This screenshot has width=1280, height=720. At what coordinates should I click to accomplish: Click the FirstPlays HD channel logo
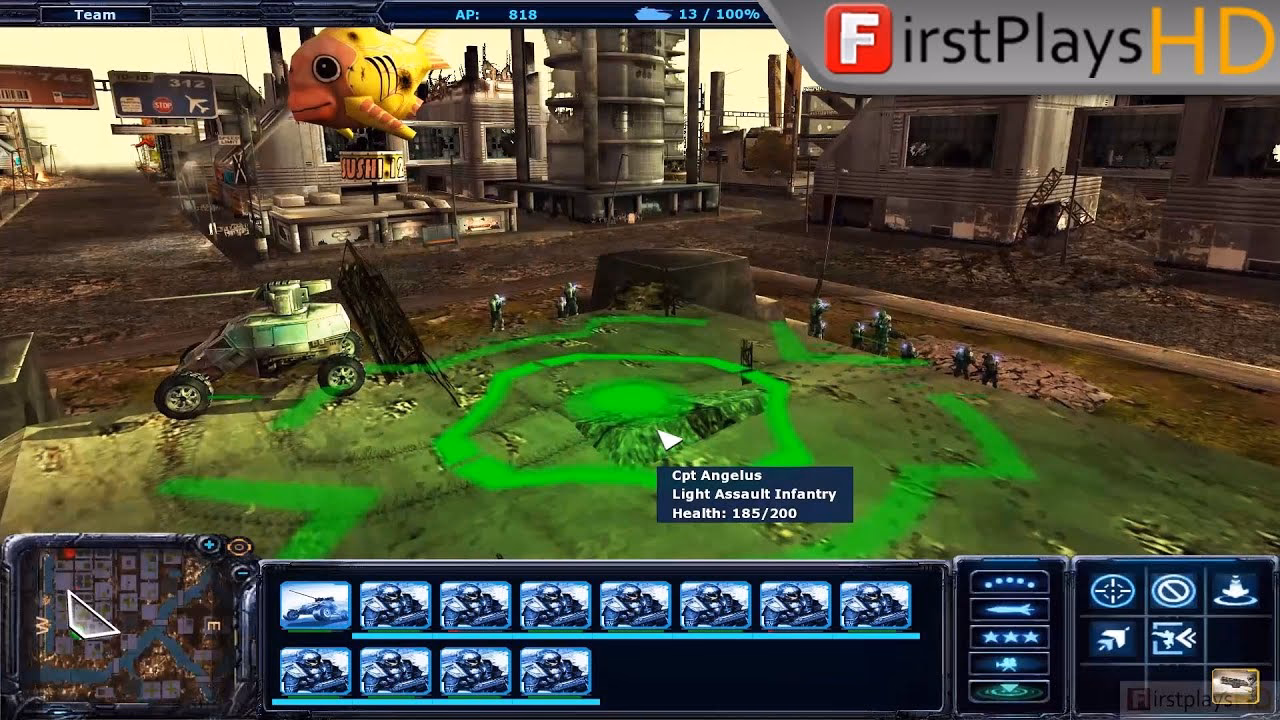pyautogui.click(x=1050, y=41)
